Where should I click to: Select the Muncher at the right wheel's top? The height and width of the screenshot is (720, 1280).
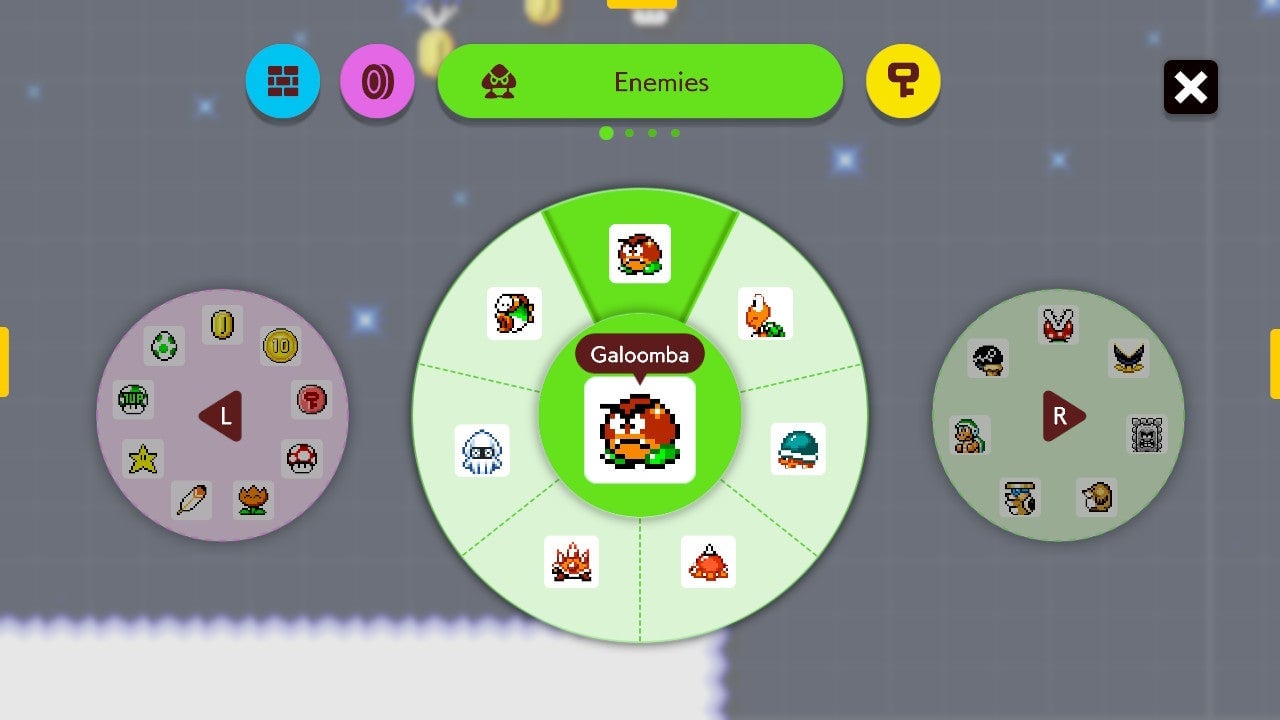[x=1056, y=325]
